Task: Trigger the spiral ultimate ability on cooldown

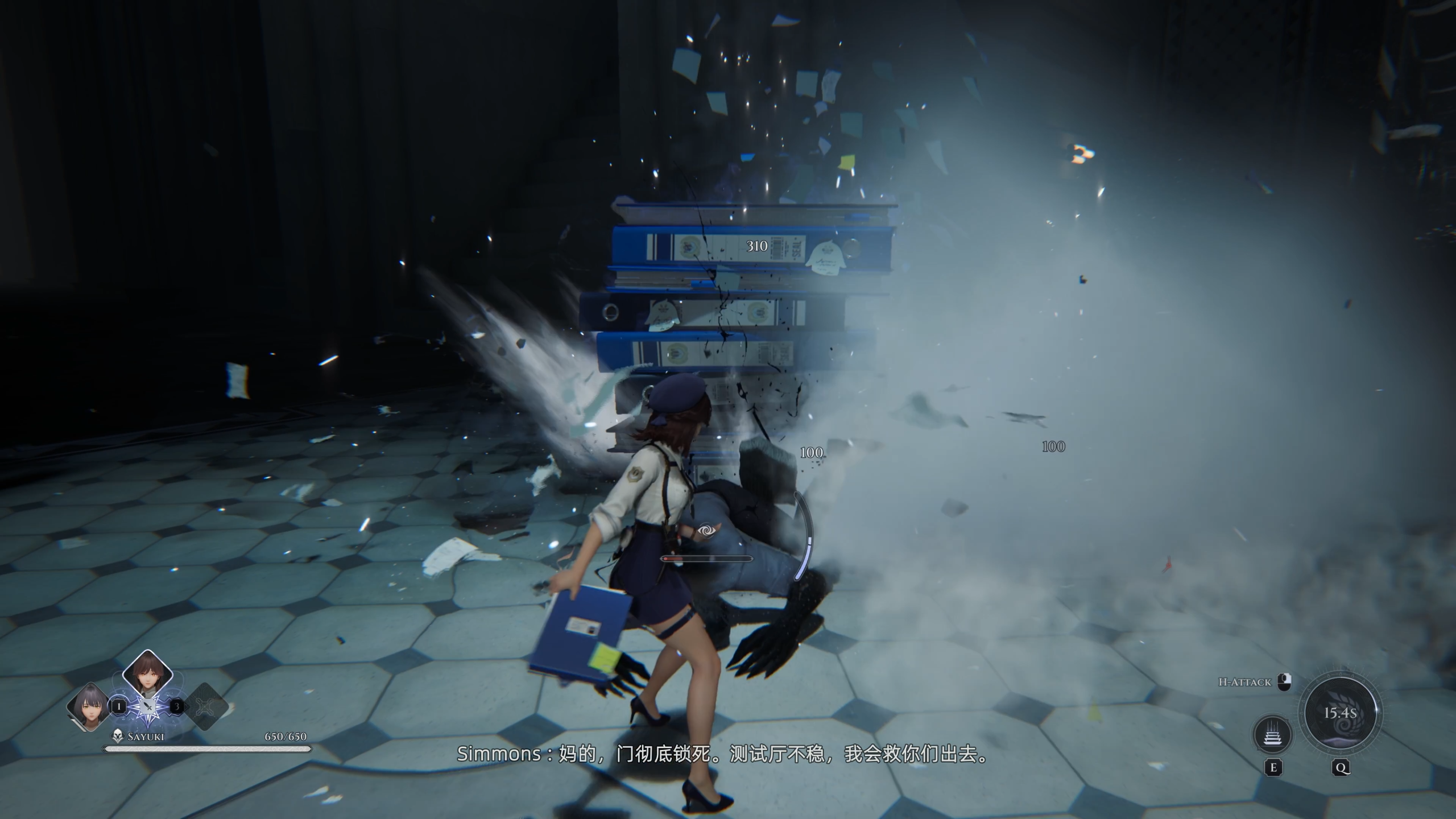Action: [x=1341, y=714]
